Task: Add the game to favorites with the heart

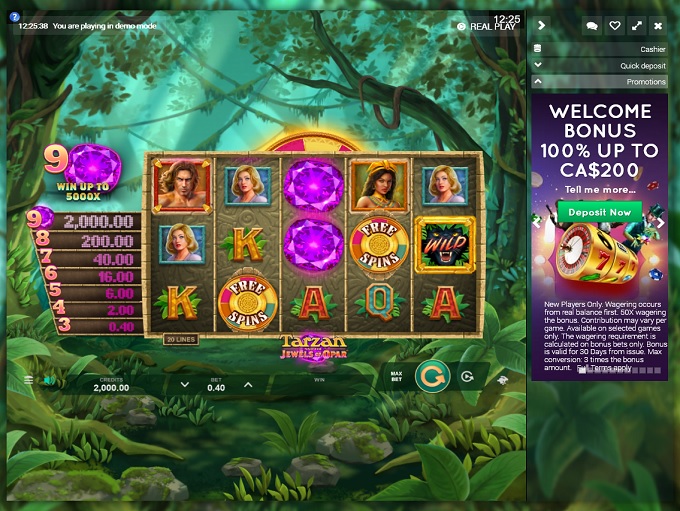Action: click(614, 25)
